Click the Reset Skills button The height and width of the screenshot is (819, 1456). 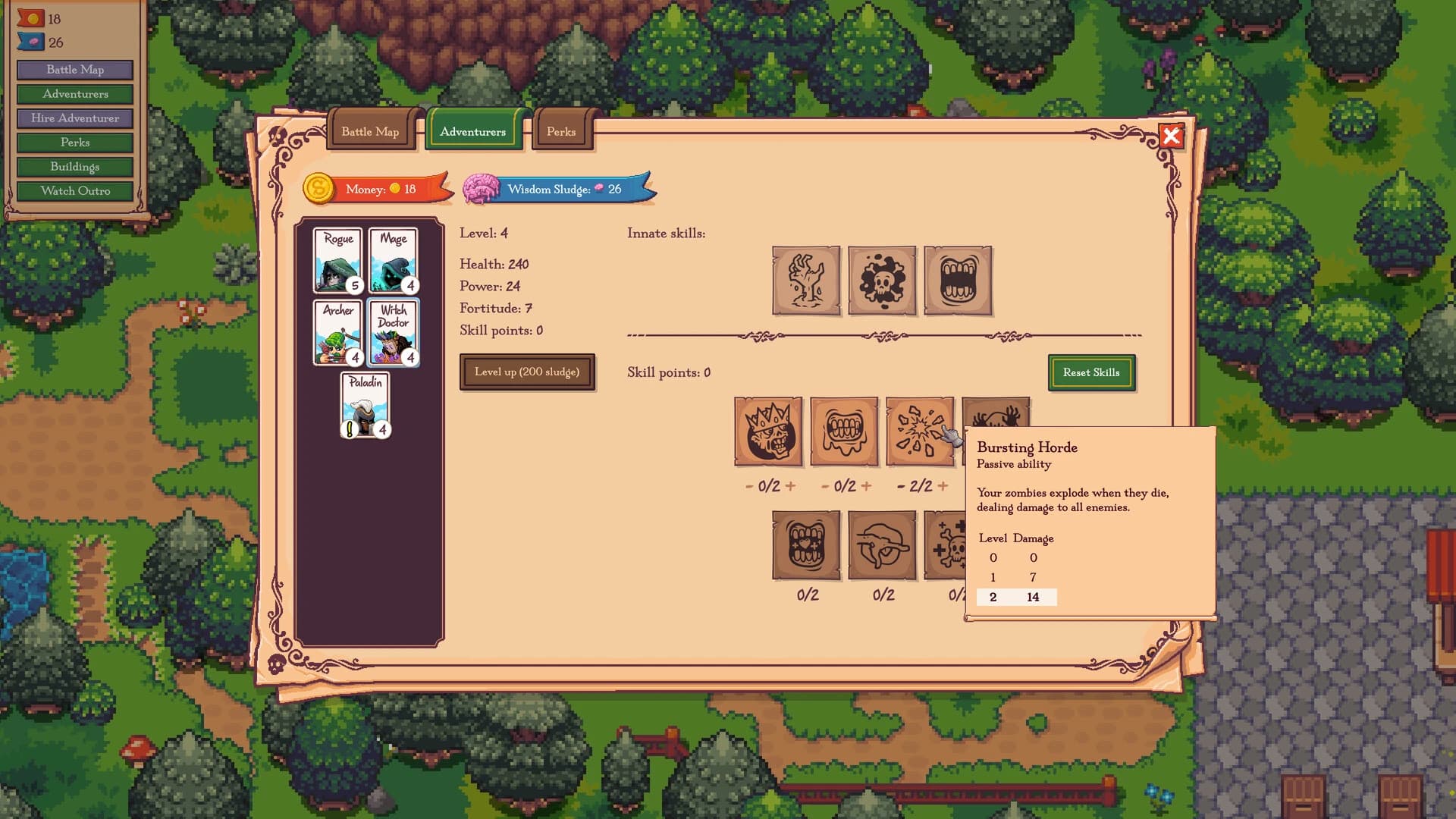[x=1091, y=372]
